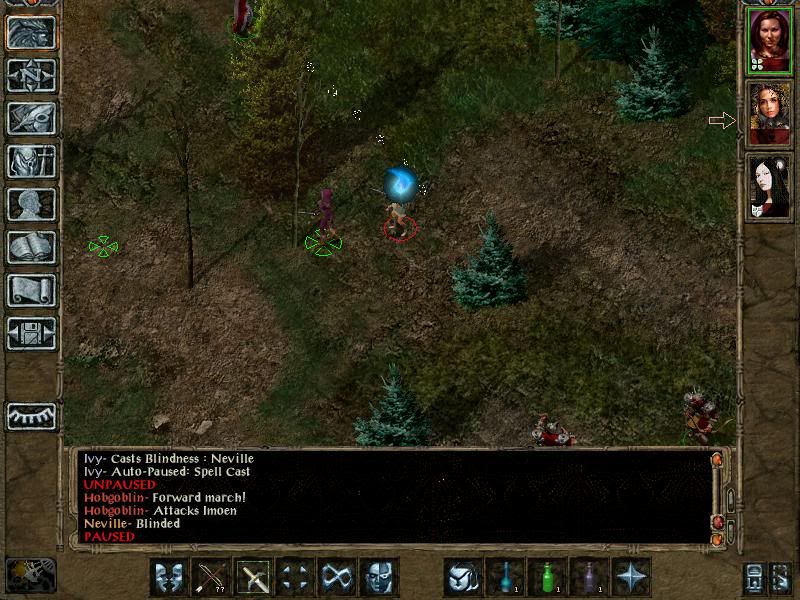The image size is (800, 600).
Task: Open the priest scroll screen
Action: point(31,290)
